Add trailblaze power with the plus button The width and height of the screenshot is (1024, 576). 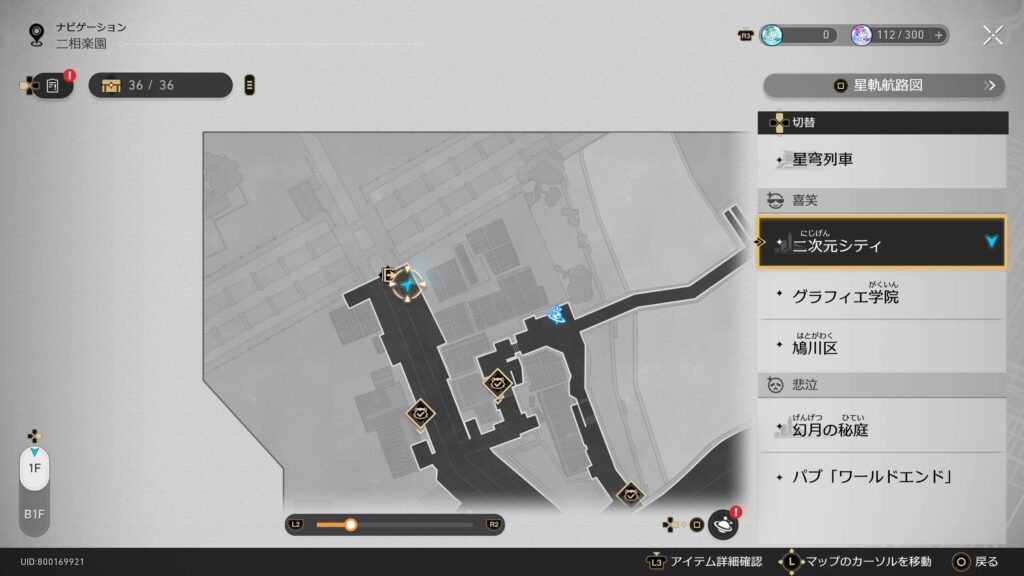[x=938, y=35]
